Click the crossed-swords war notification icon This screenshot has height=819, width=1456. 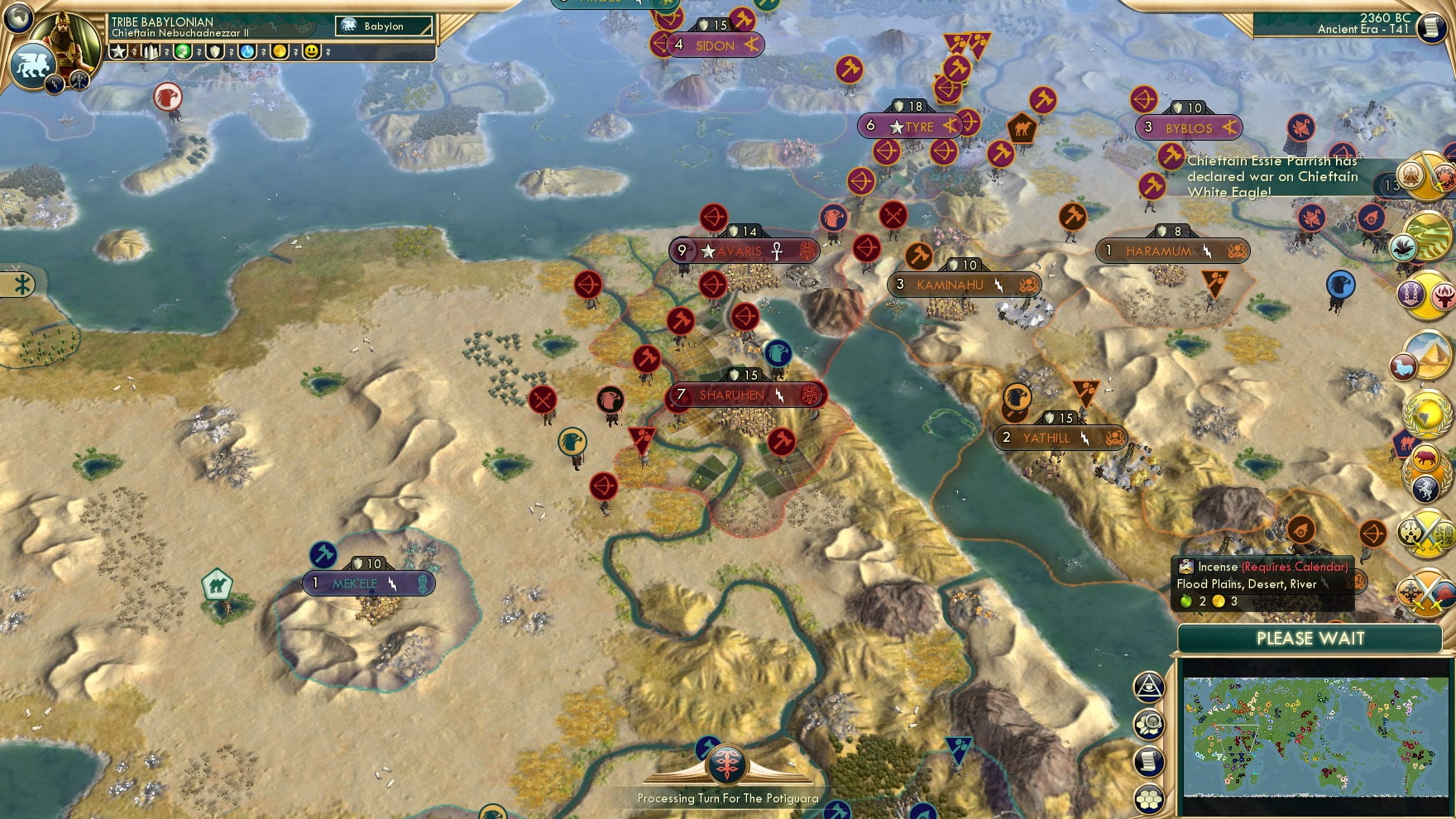1428,534
